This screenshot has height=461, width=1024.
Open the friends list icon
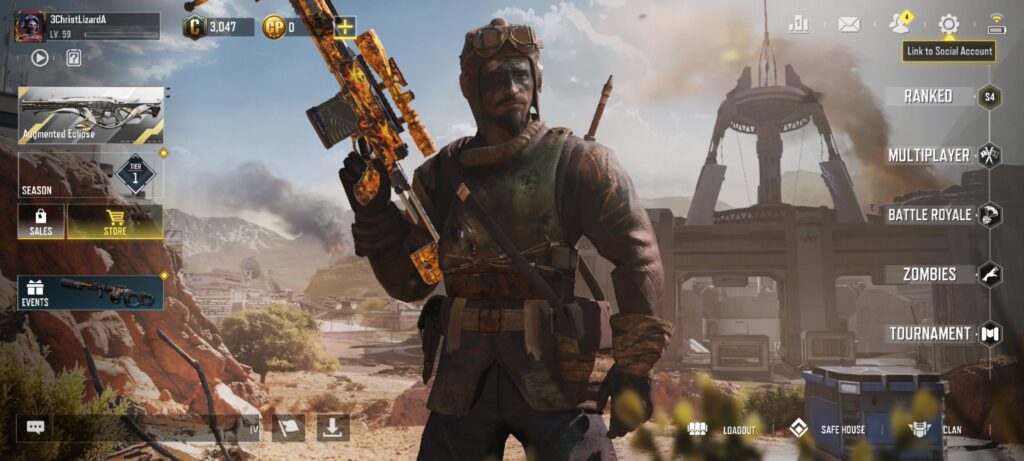900,24
